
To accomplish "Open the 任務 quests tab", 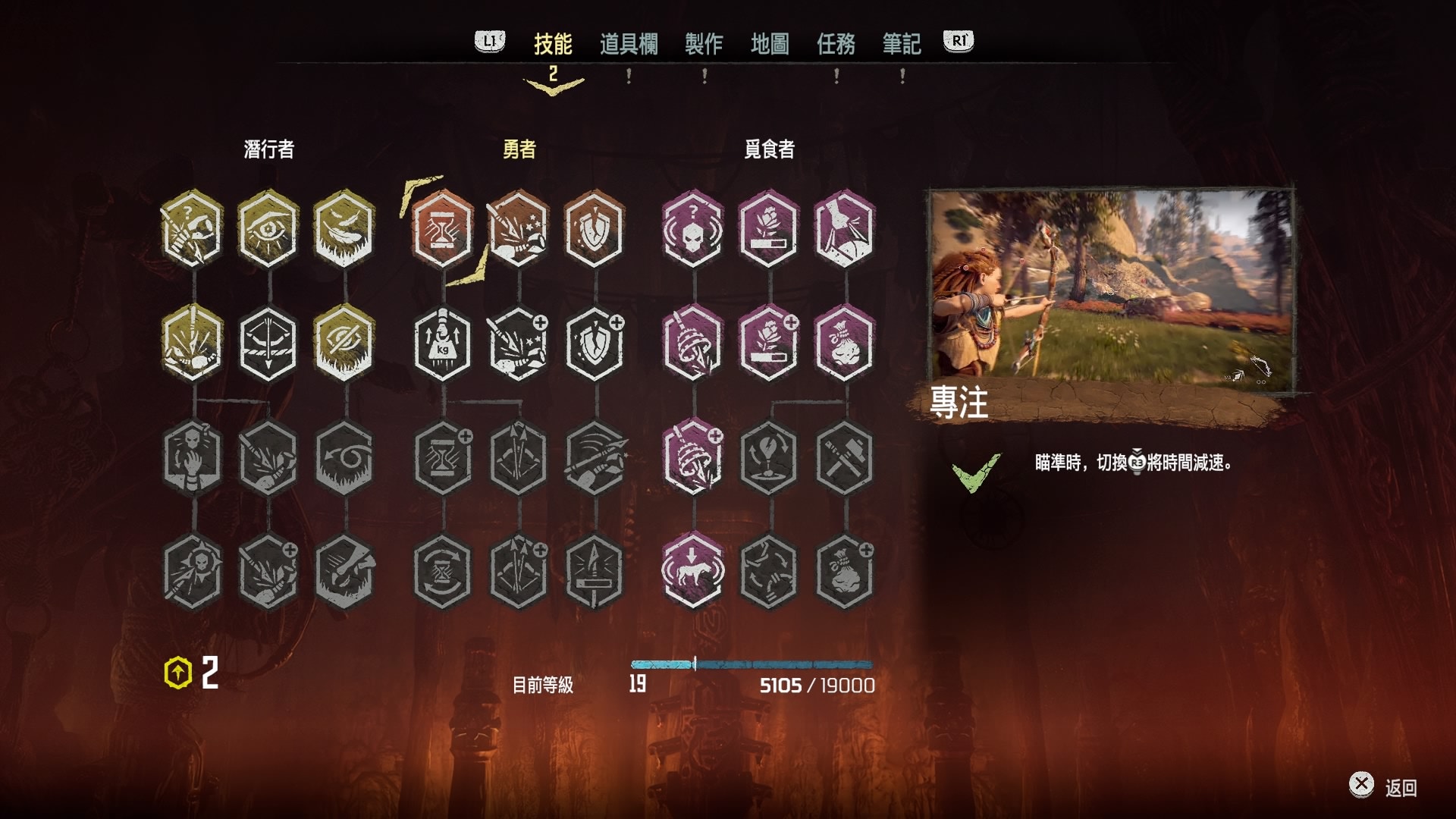I will pyautogui.click(x=836, y=44).
